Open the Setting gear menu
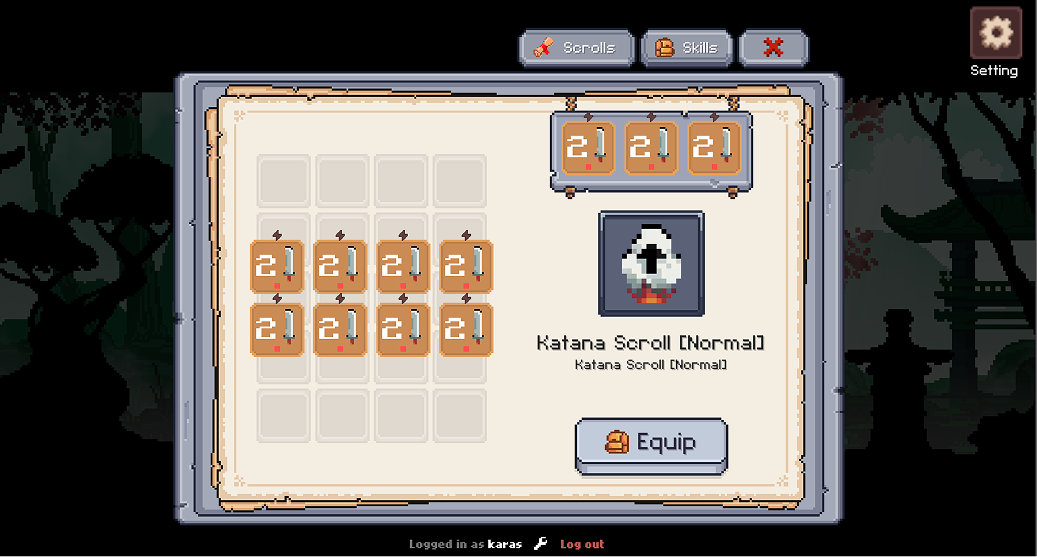Image resolution: width=1037 pixels, height=557 pixels. pyautogui.click(x=995, y=34)
